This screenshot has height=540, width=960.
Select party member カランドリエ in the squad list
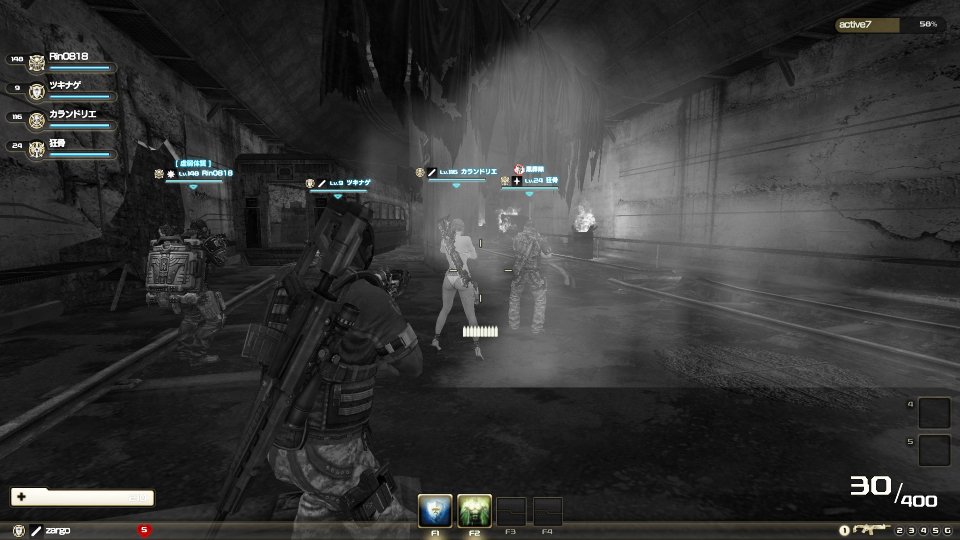click(72, 116)
